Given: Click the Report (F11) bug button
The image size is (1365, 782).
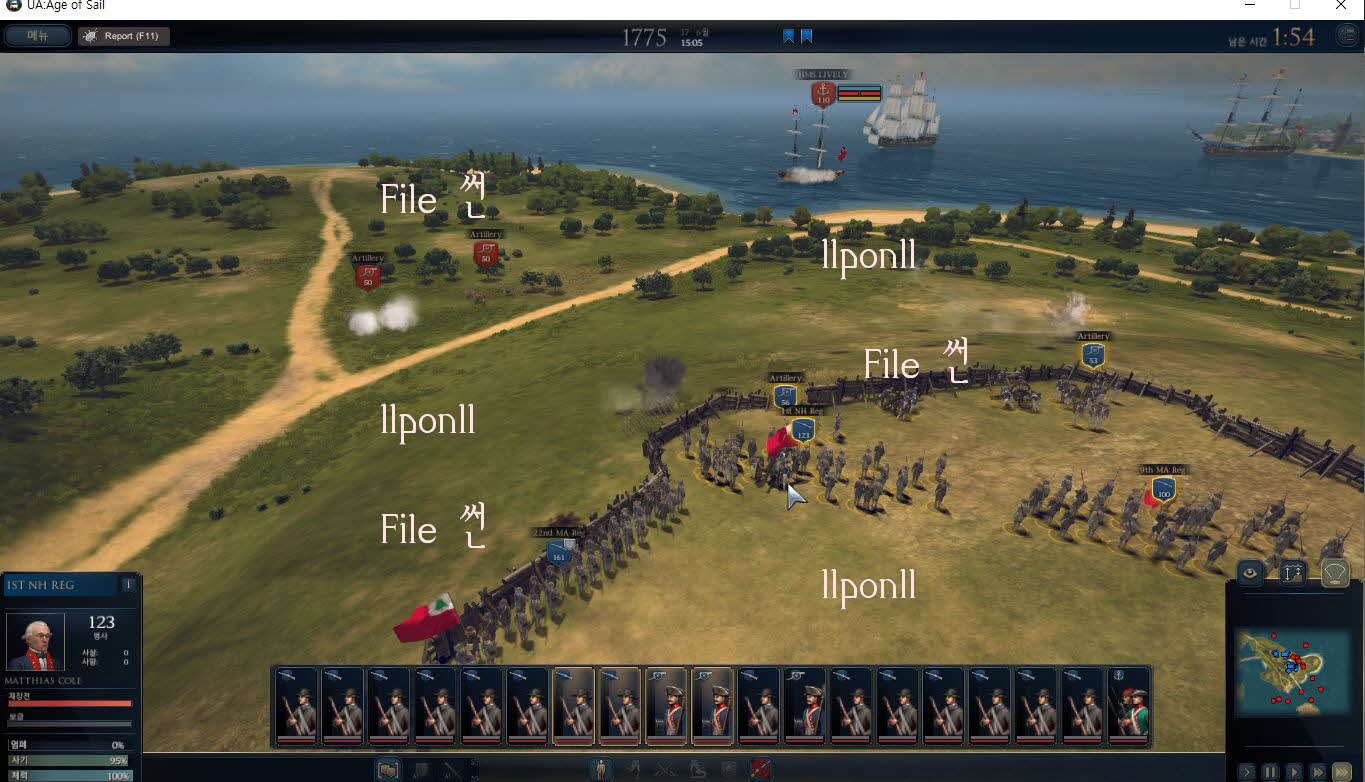Looking at the screenshot, I should pos(124,36).
